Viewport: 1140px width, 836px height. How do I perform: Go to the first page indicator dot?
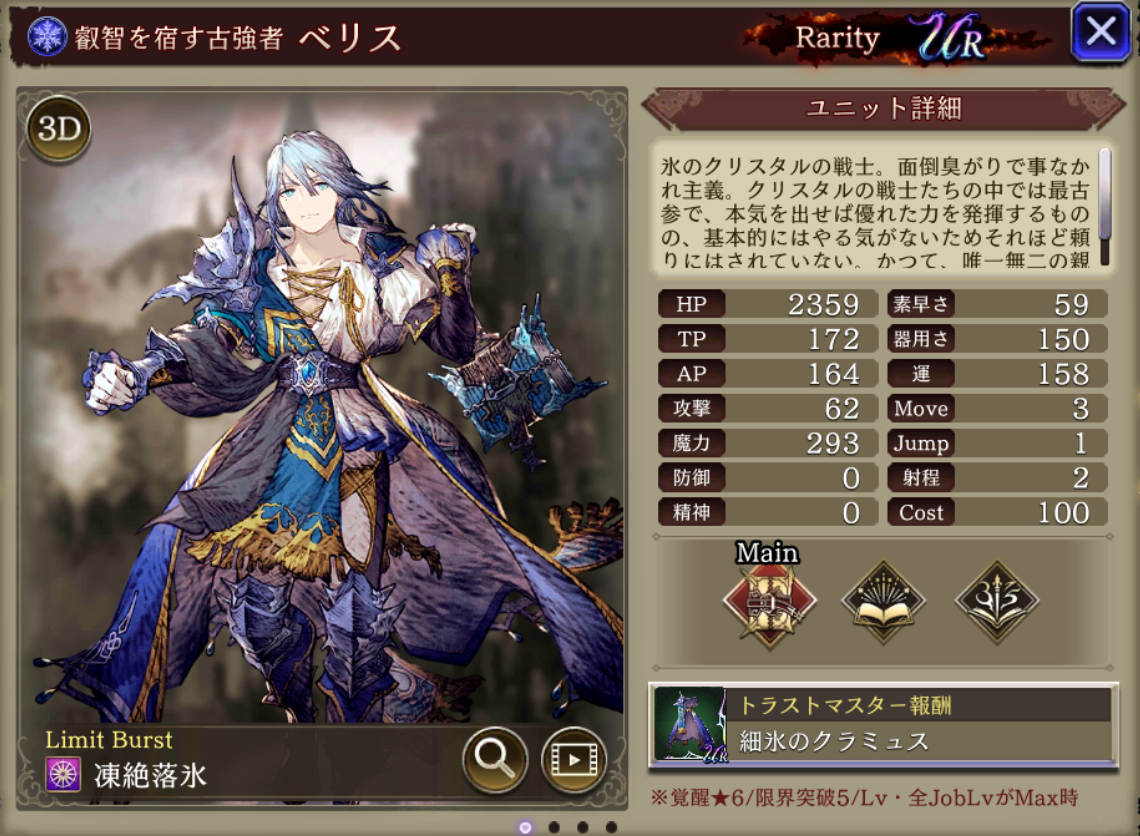526,827
